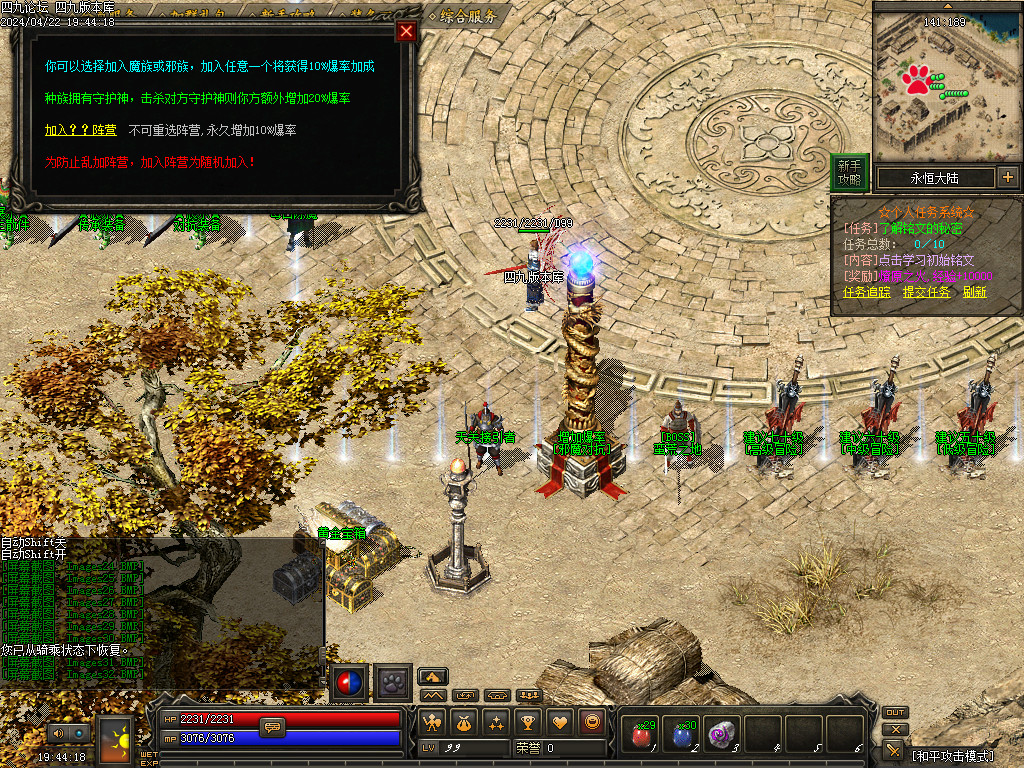Open the 综合服务 top menu tab

[461, 15]
